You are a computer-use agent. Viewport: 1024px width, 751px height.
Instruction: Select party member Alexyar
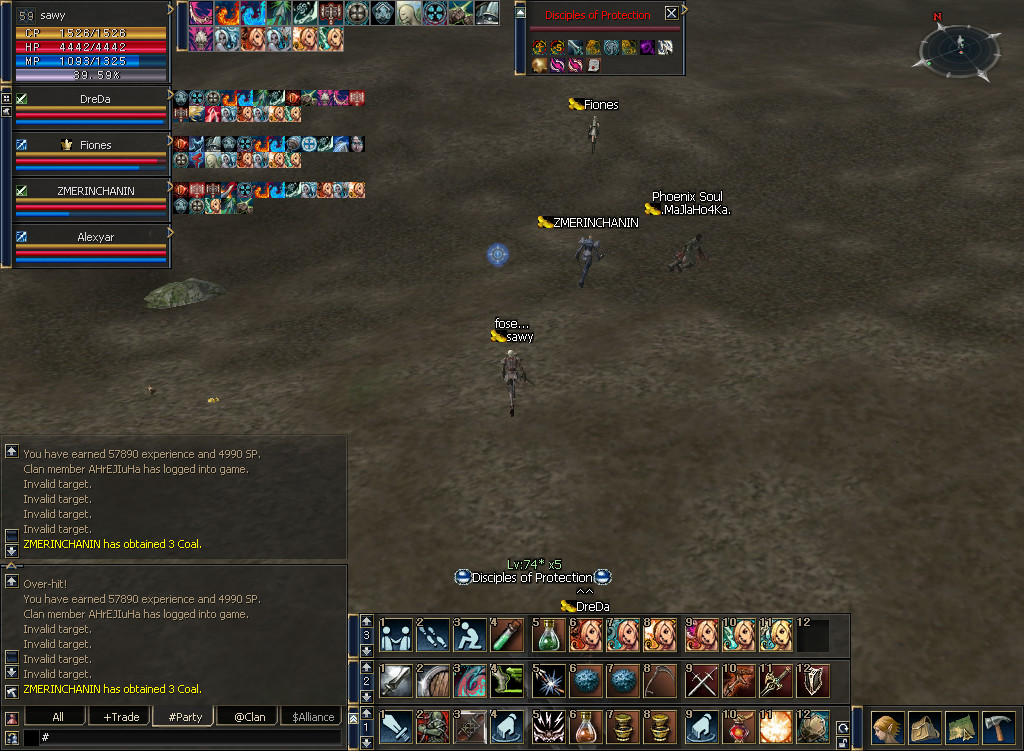click(x=96, y=238)
